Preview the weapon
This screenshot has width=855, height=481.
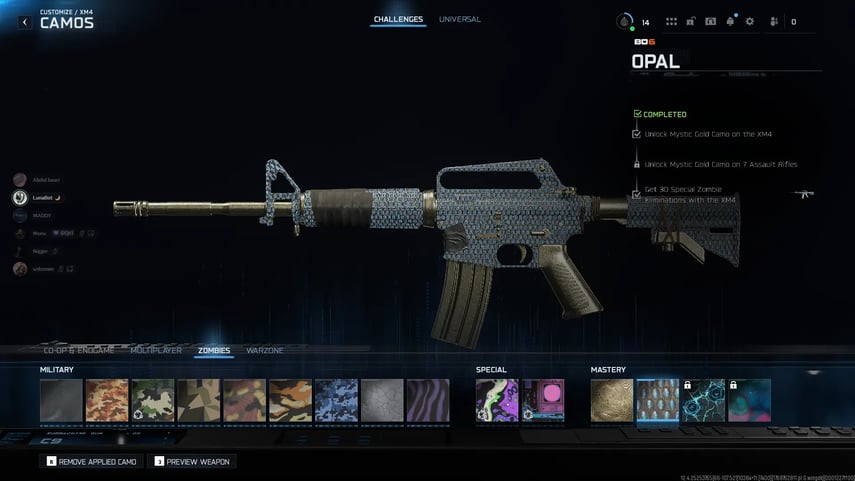point(190,462)
